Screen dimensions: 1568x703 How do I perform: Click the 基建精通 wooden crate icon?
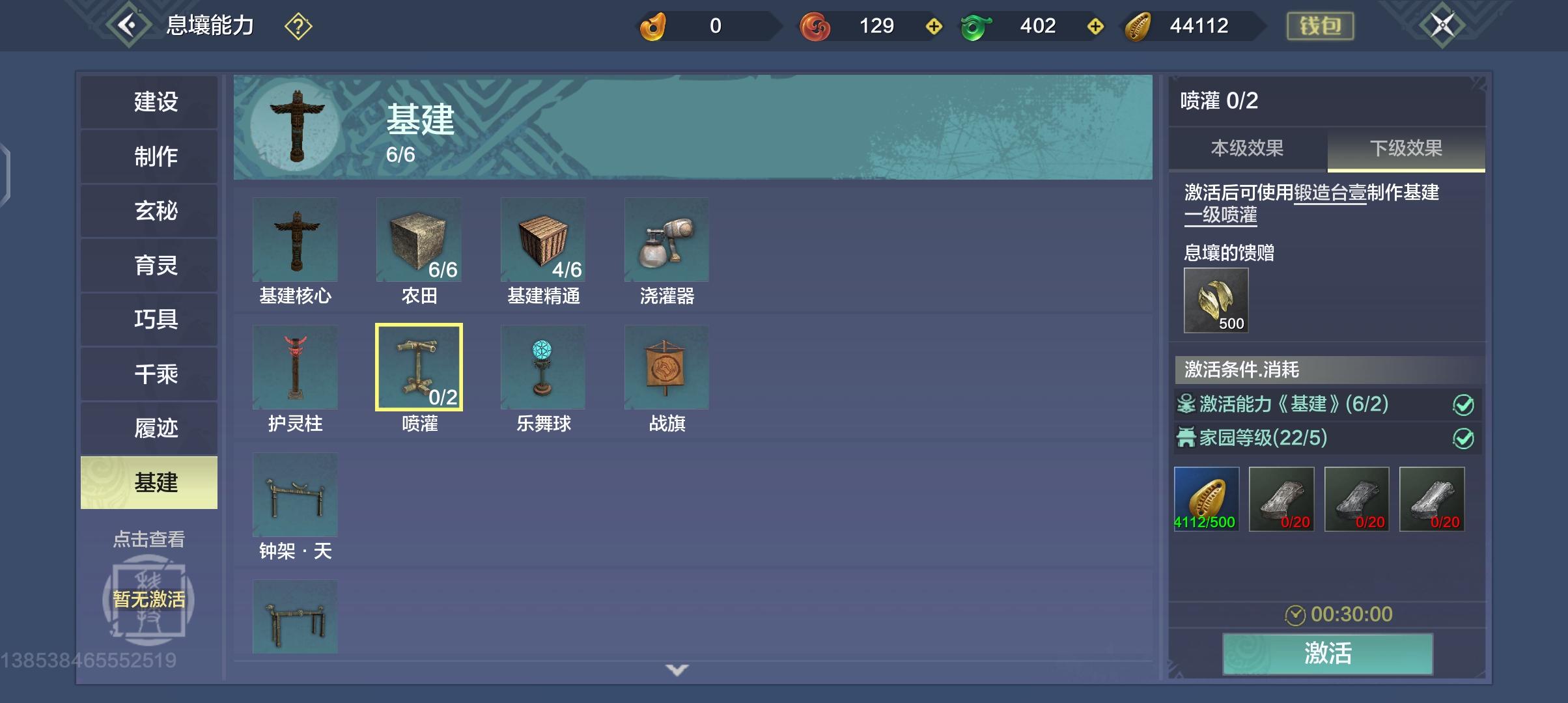coord(542,240)
